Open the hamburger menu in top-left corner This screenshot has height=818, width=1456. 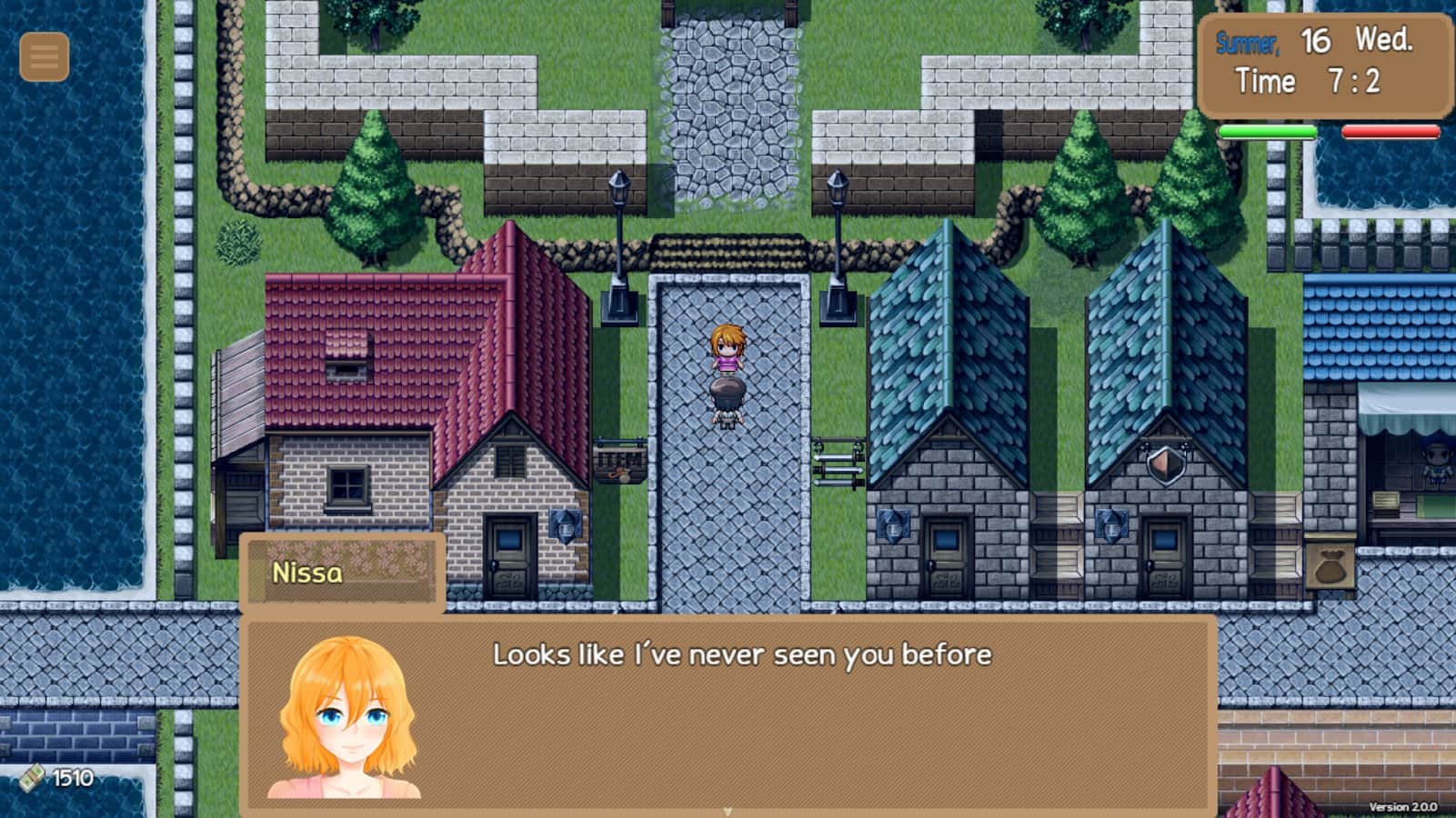[x=43, y=57]
